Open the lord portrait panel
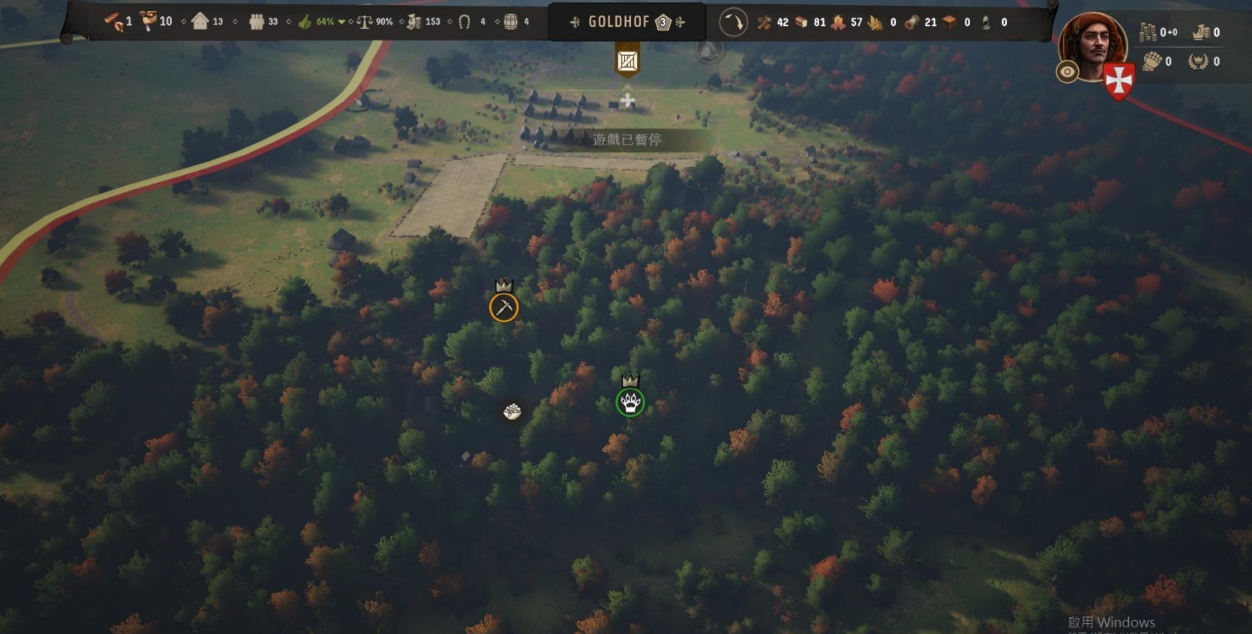This screenshot has height=634, width=1252. [x=1092, y=44]
